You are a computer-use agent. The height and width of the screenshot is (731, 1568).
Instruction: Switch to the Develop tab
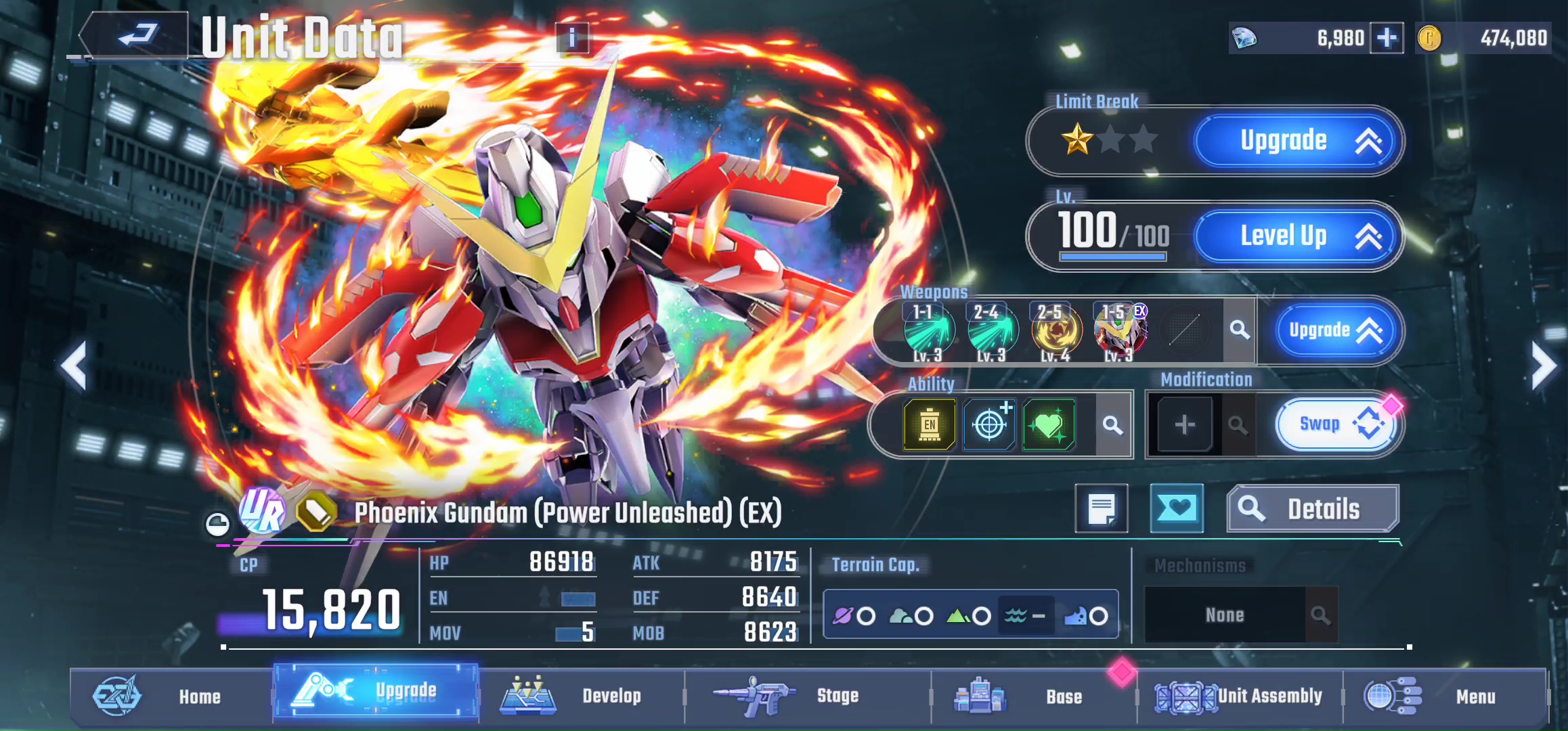click(x=581, y=696)
